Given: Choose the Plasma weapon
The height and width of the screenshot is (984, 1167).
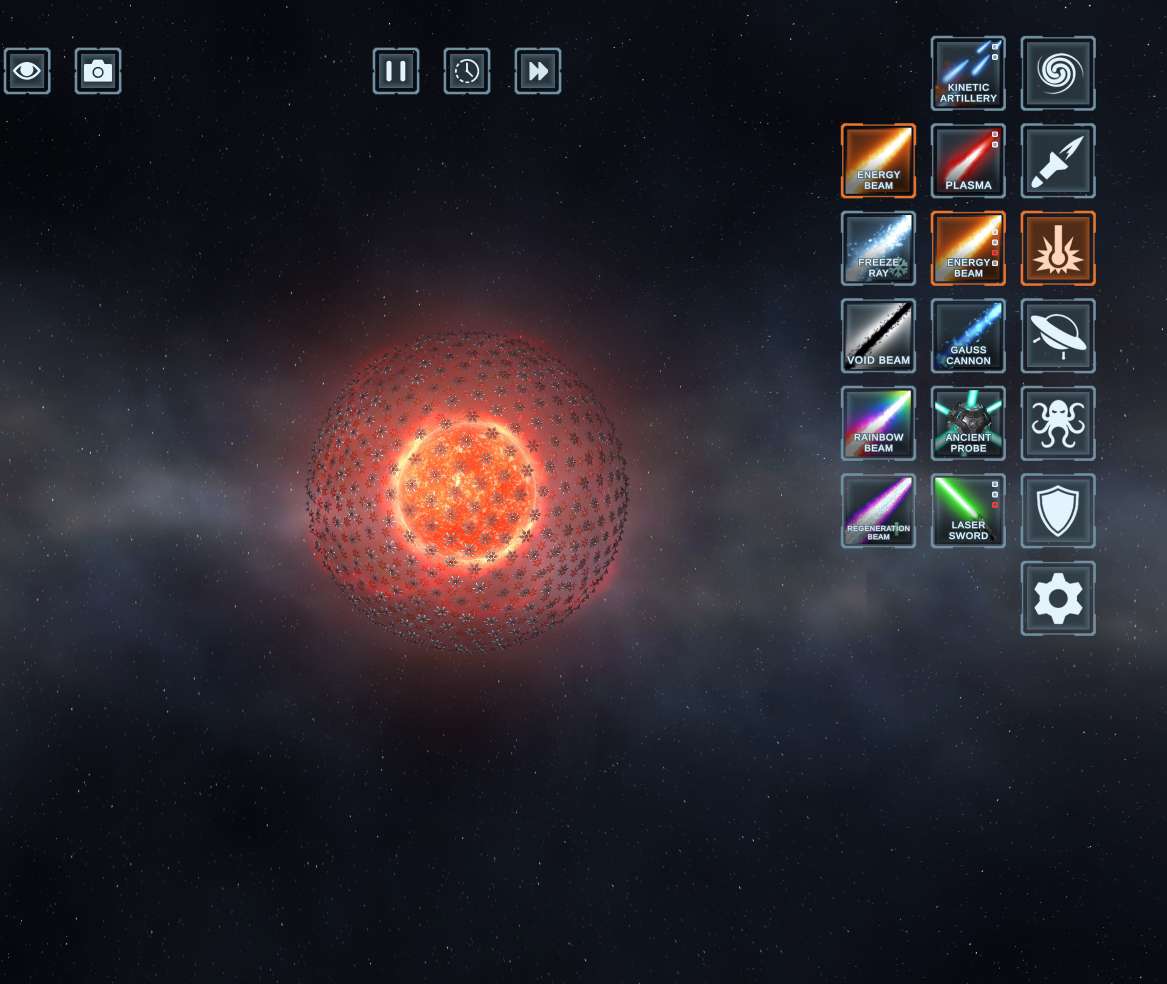Looking at the screenshot, I should pos(968,160).
